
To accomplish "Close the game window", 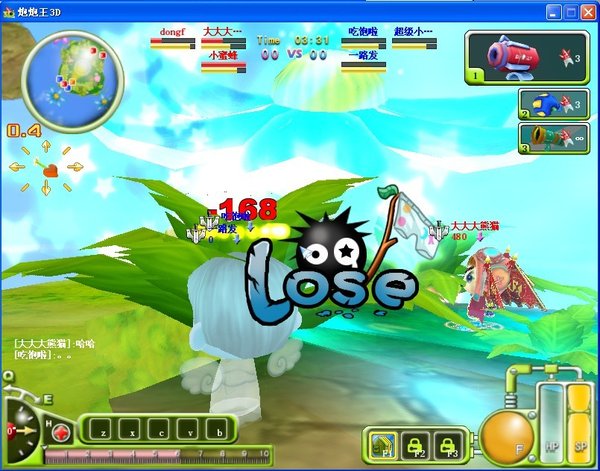I will click(x=587, y=11).
